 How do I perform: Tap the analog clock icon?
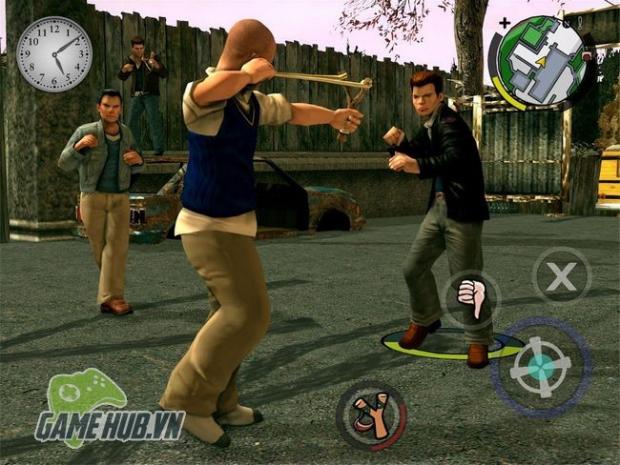[x=53, y=54]
